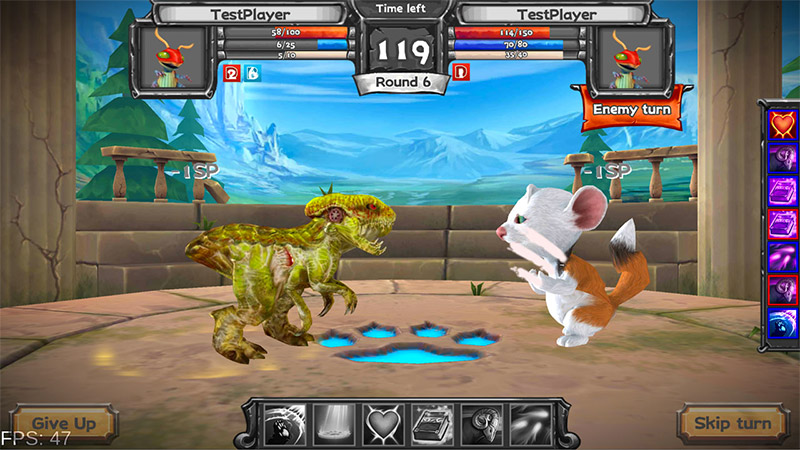Viewport: 800px width, 450px height.
Task: Inspect the enemy's red status effect icon
Action: pos(461,72)
